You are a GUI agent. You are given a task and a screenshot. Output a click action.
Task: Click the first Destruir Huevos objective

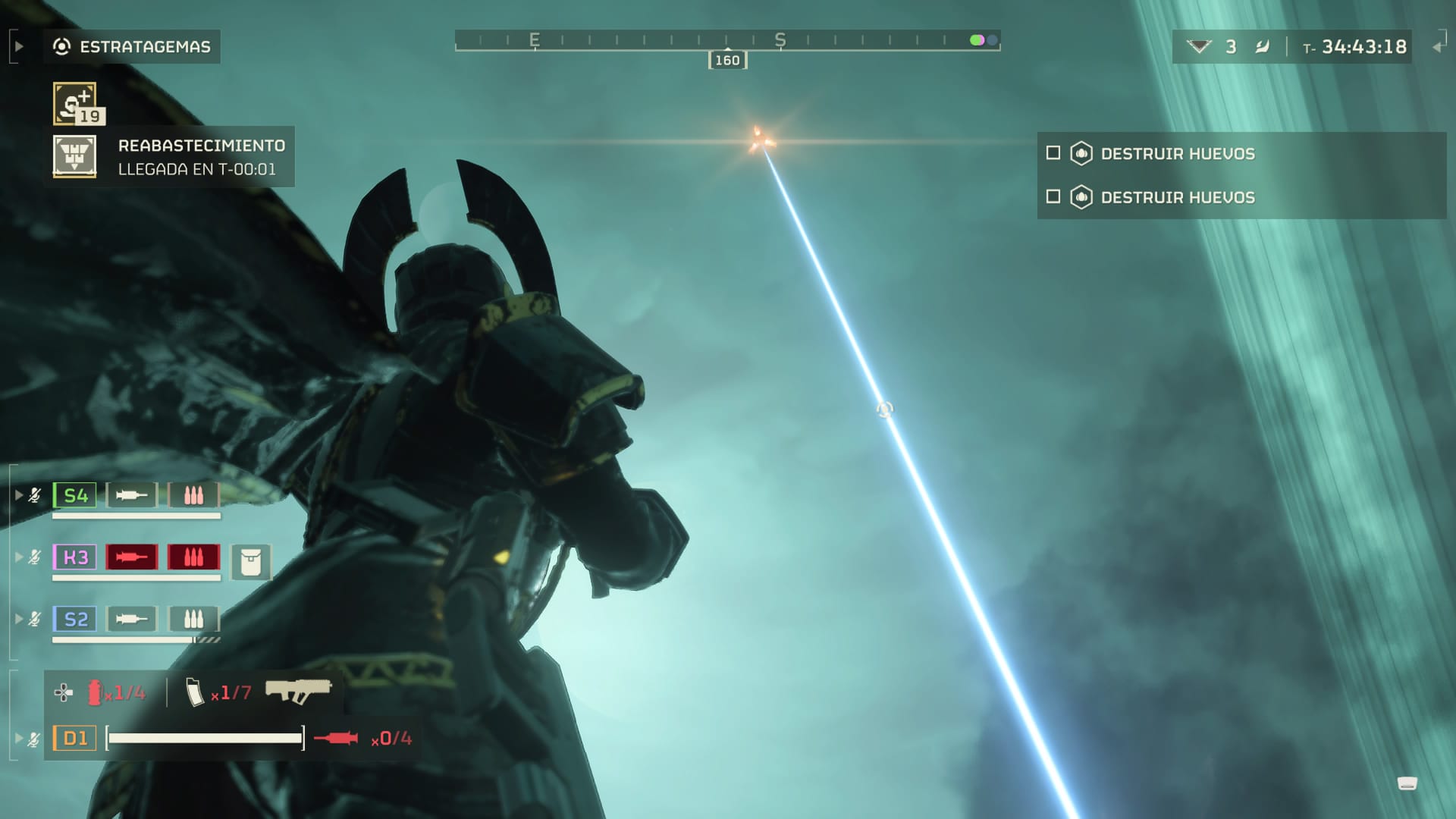(x=1177, y=154)
